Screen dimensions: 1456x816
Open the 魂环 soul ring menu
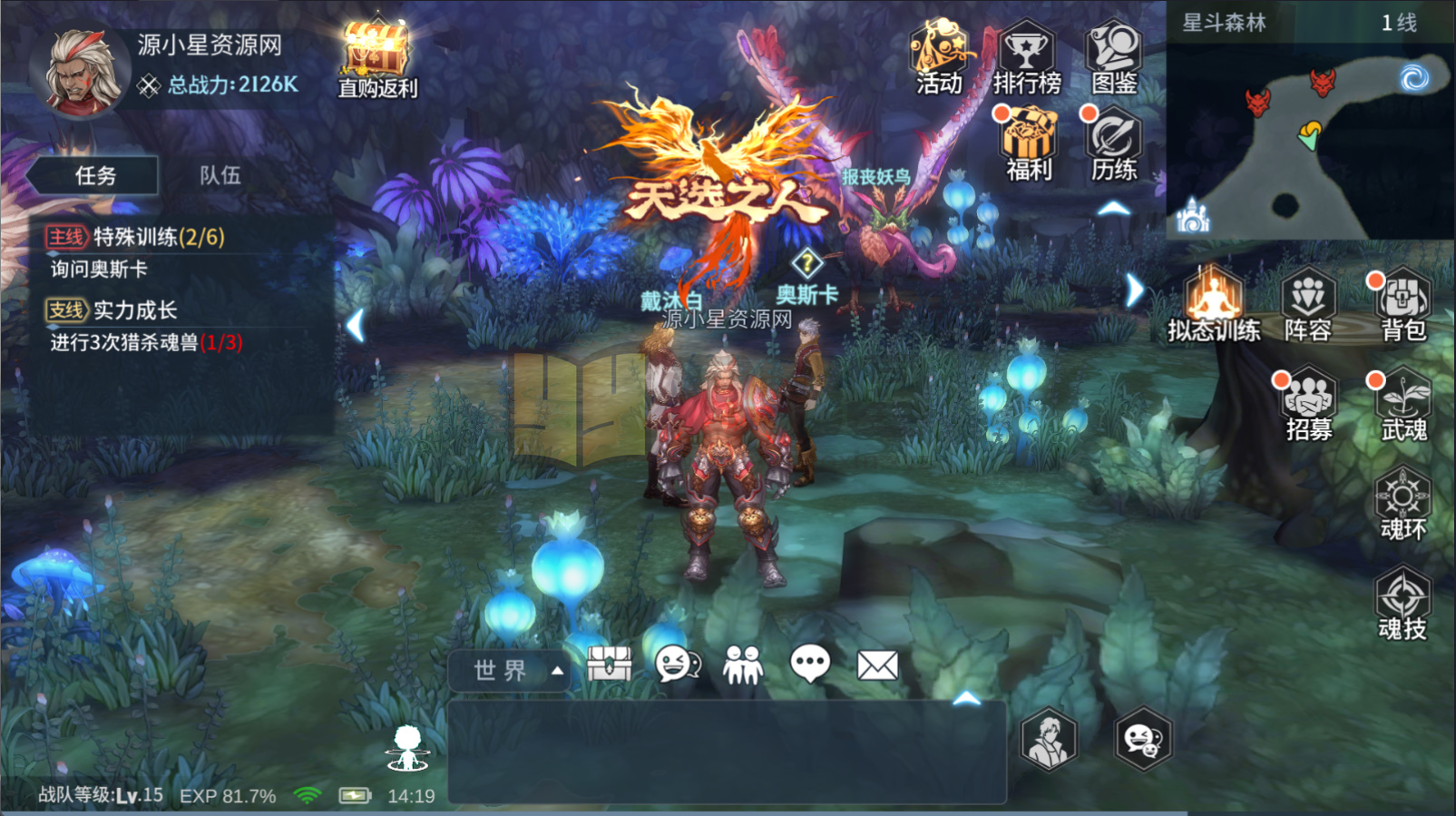point(1402,504)
